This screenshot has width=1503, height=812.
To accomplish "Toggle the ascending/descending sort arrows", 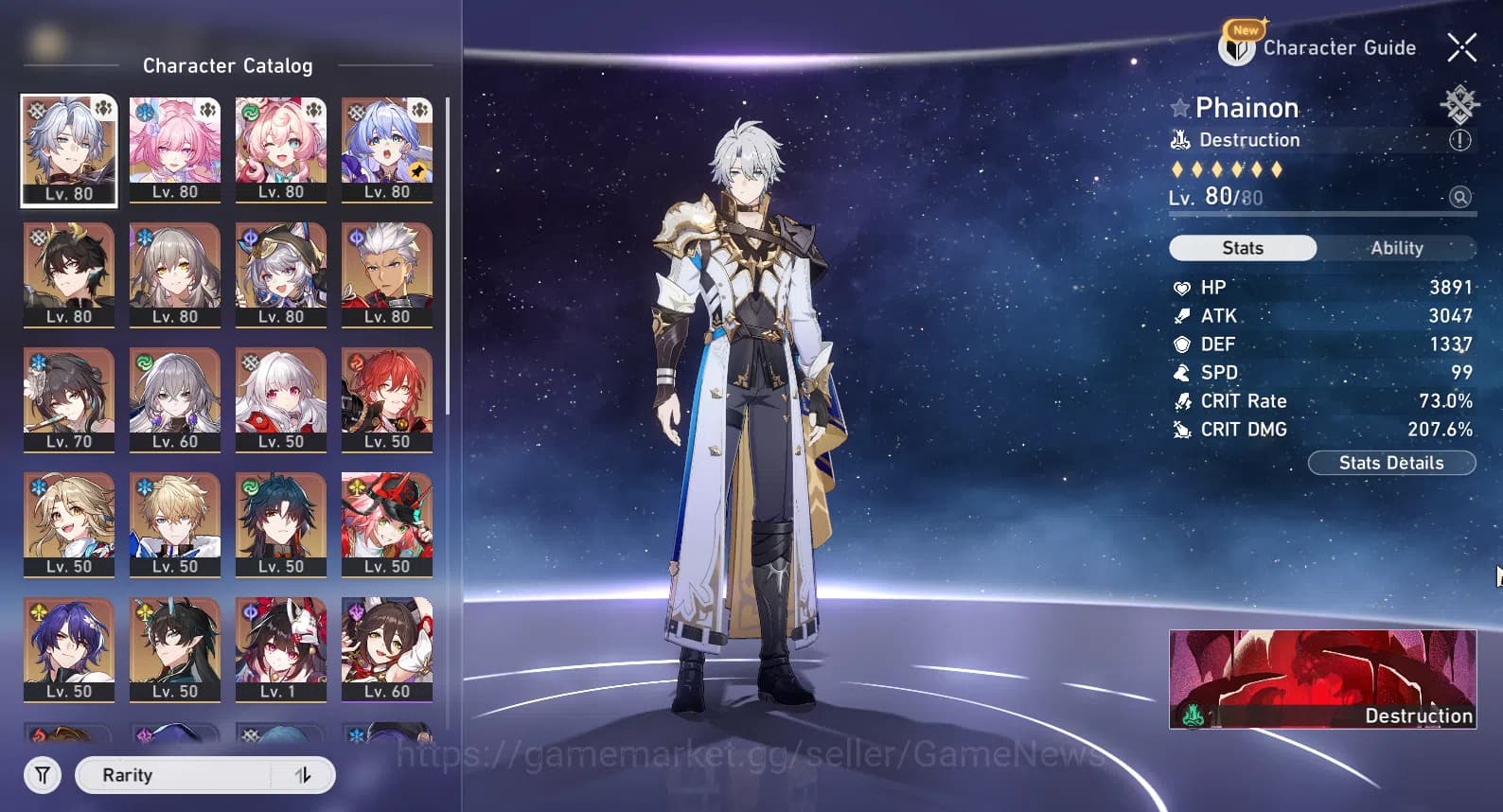I will pyautogui.click(x=302, y=774).
